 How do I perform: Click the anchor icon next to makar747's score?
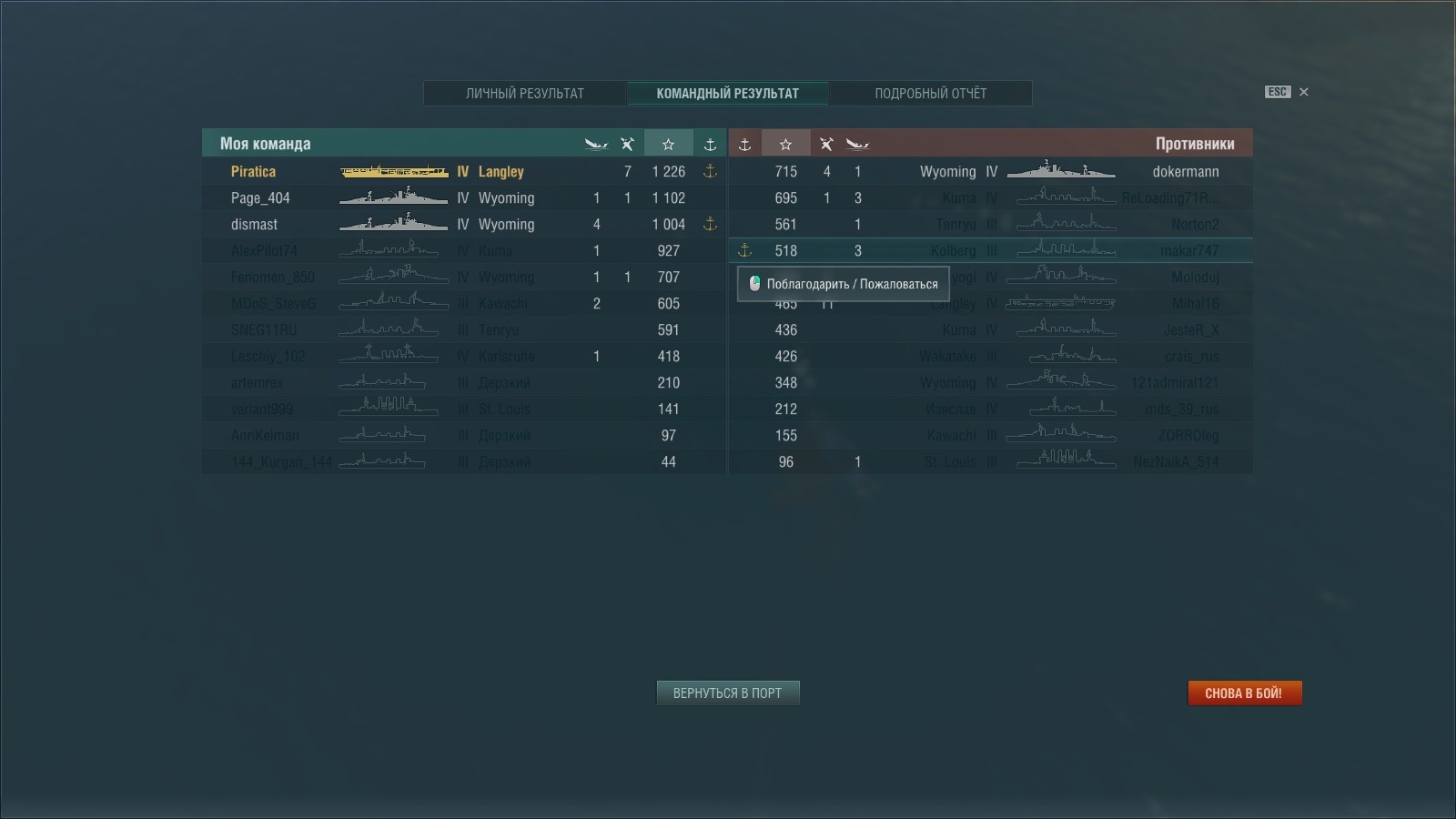[744, 251]
